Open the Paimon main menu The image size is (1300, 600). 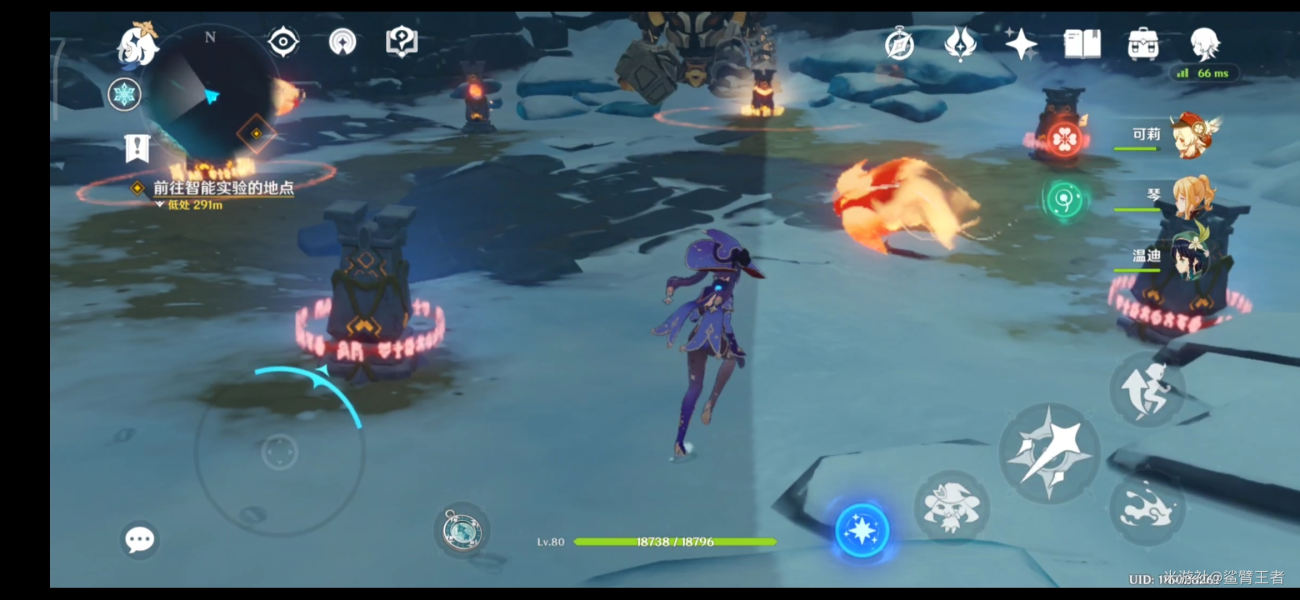coord(138,44)
